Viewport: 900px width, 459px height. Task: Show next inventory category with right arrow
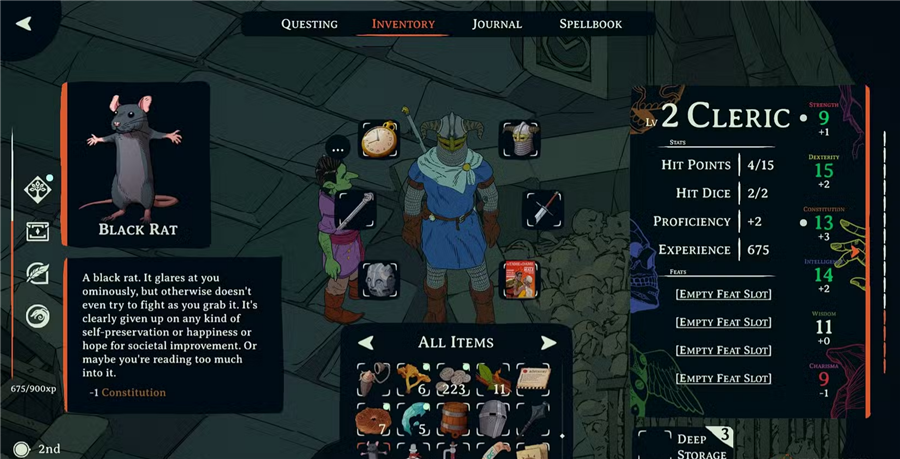tap(548, 343)
